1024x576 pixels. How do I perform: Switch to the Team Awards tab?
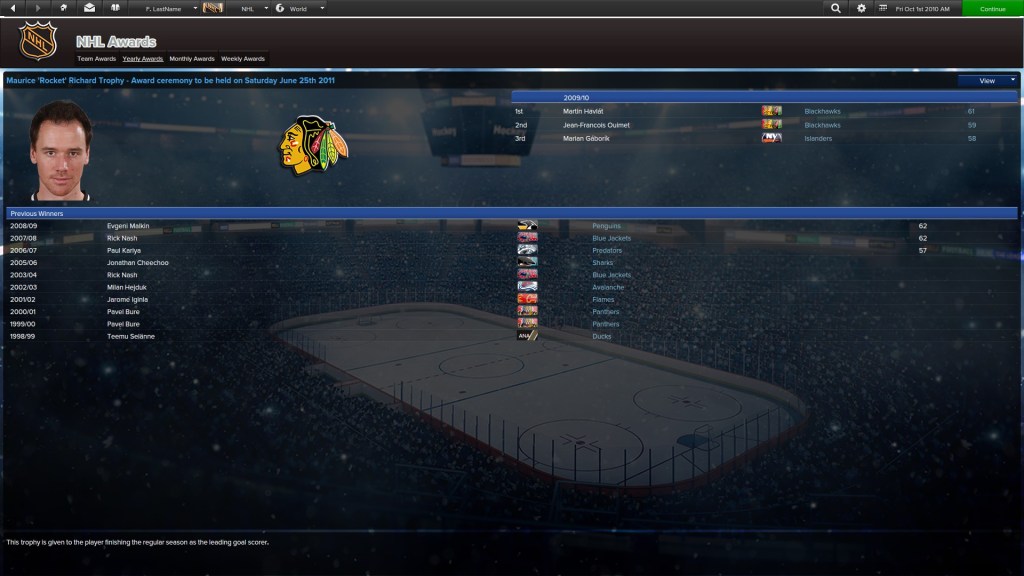(97, 59)
